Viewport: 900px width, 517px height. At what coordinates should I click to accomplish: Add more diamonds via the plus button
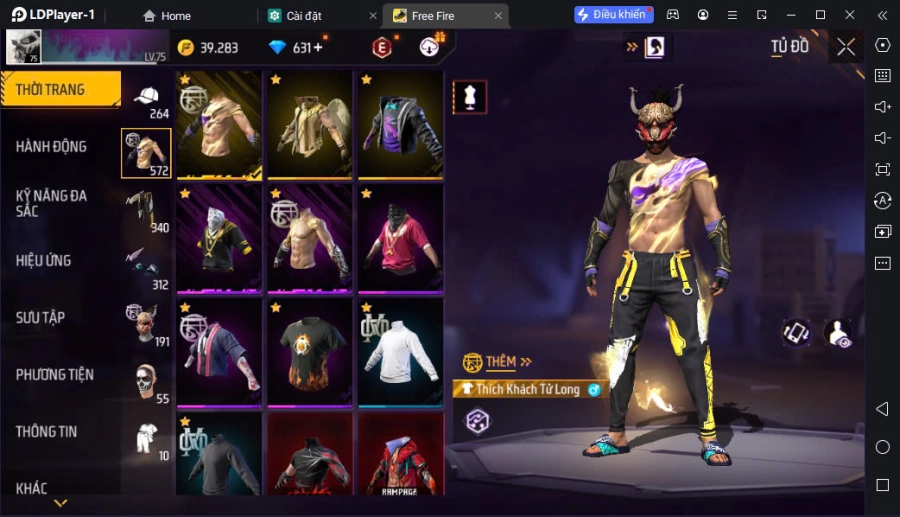(x=319, y=48)
